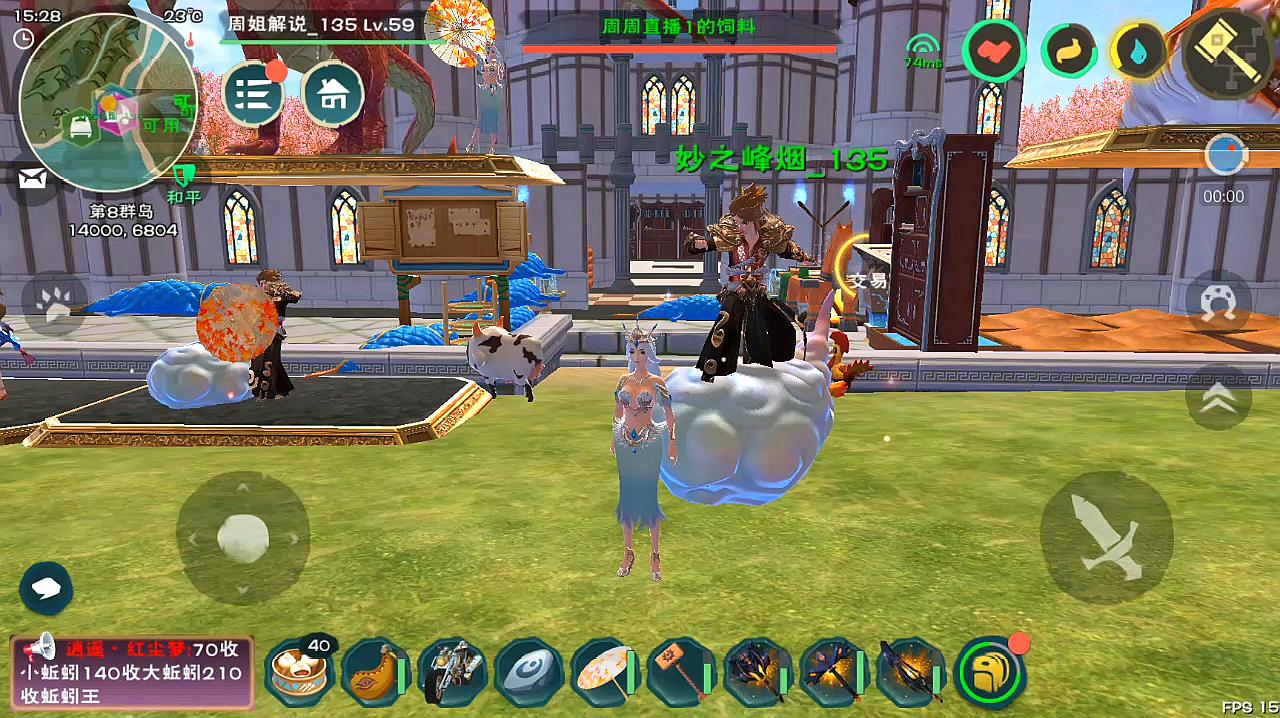This screenshot has height=718, width=1280.
Task: Tap the home house button
Action: [332, 94]
